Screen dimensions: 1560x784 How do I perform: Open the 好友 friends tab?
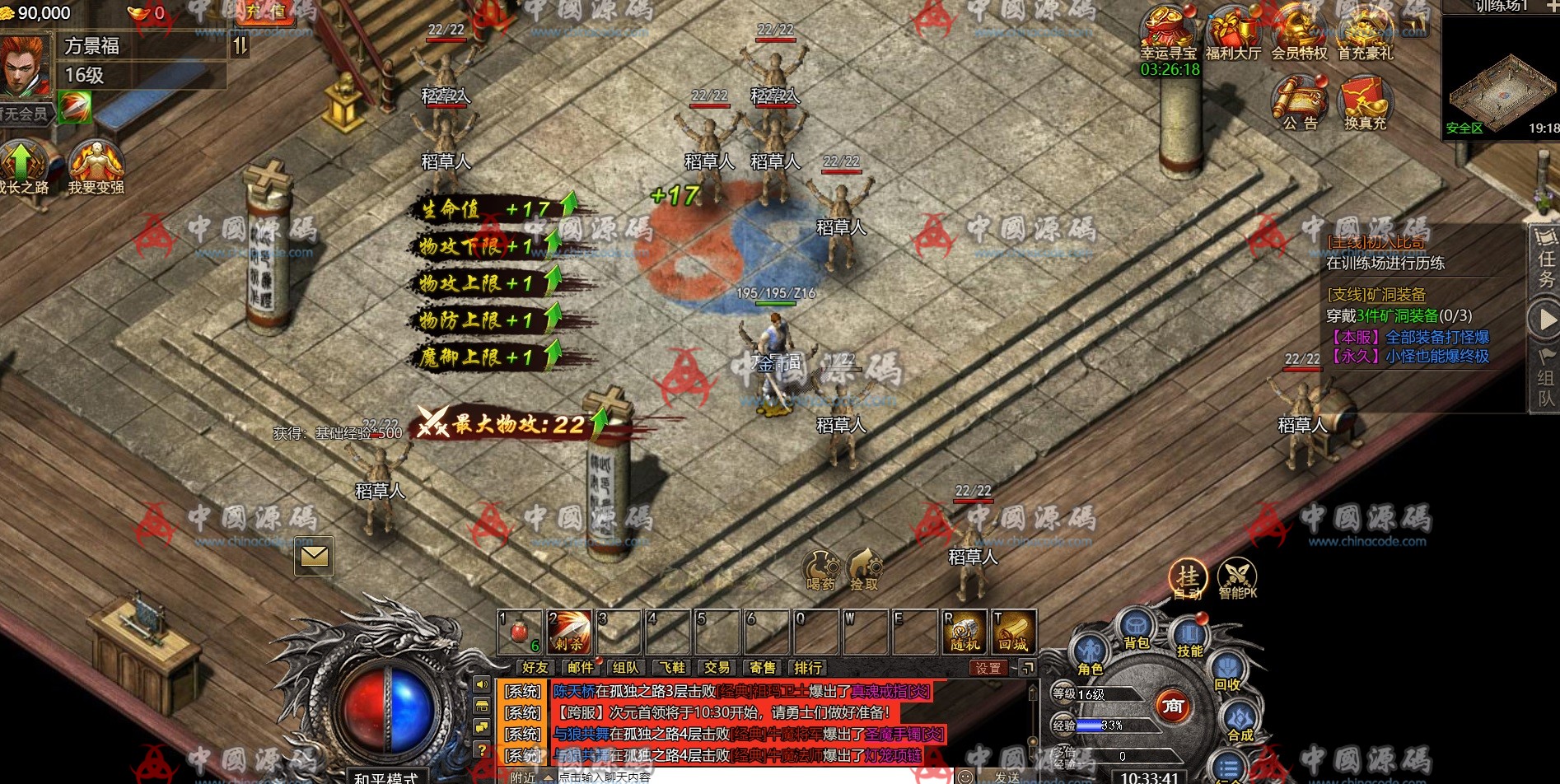535,668
